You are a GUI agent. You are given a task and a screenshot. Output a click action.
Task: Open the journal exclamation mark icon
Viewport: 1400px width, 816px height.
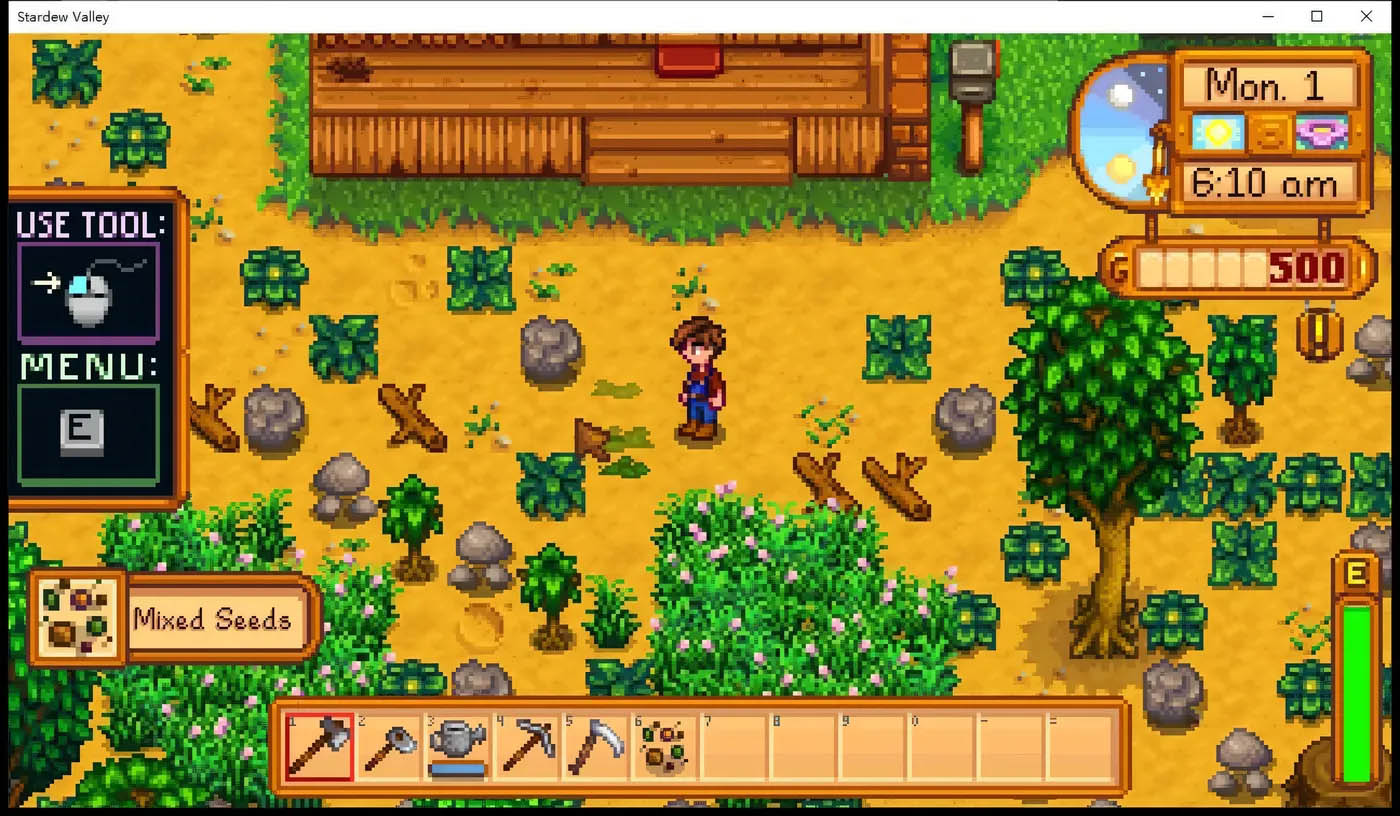1319,334
